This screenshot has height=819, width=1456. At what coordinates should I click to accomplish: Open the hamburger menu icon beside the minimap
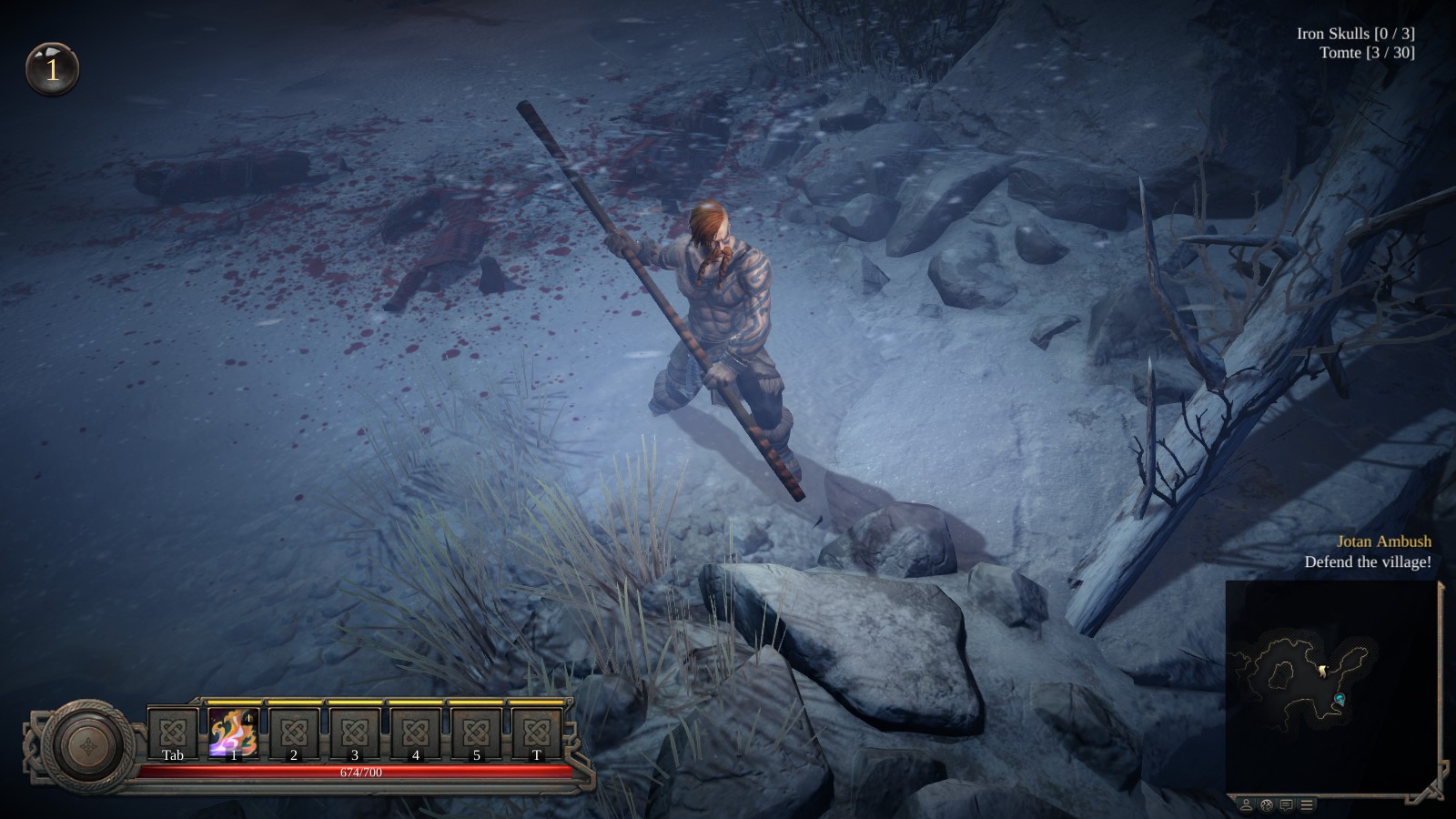(x=1306, y=805)
